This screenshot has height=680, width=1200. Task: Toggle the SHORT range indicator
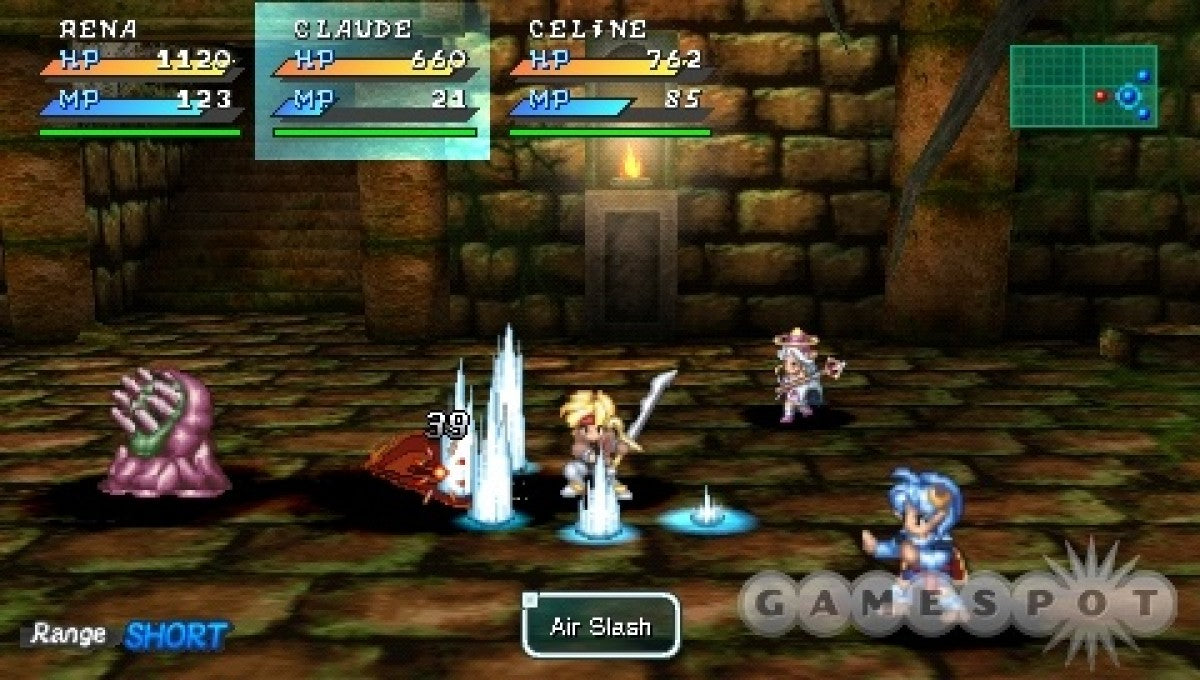[176, 634]
